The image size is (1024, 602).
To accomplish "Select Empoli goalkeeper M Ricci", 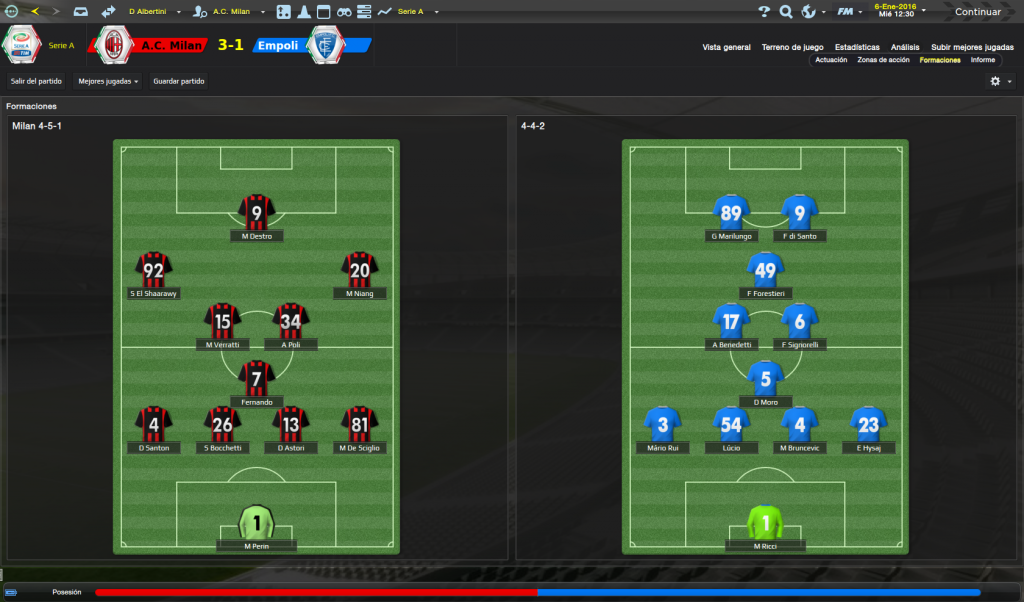I will click(x=765, y=523).
